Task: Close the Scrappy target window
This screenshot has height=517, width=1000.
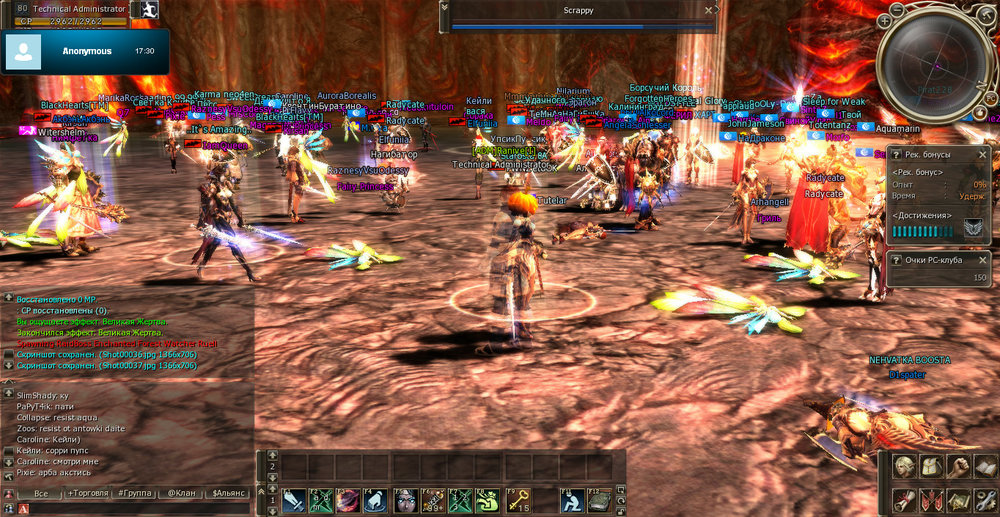Action: point(708,8)
